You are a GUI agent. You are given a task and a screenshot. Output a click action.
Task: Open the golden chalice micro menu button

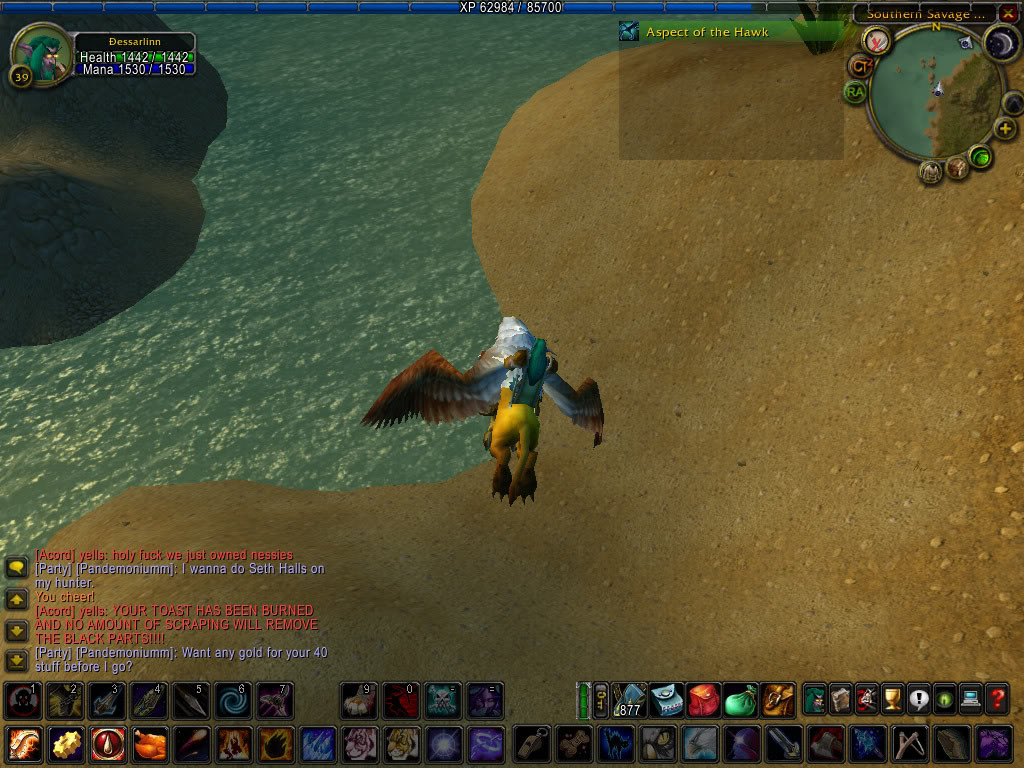tap(892, 699)
